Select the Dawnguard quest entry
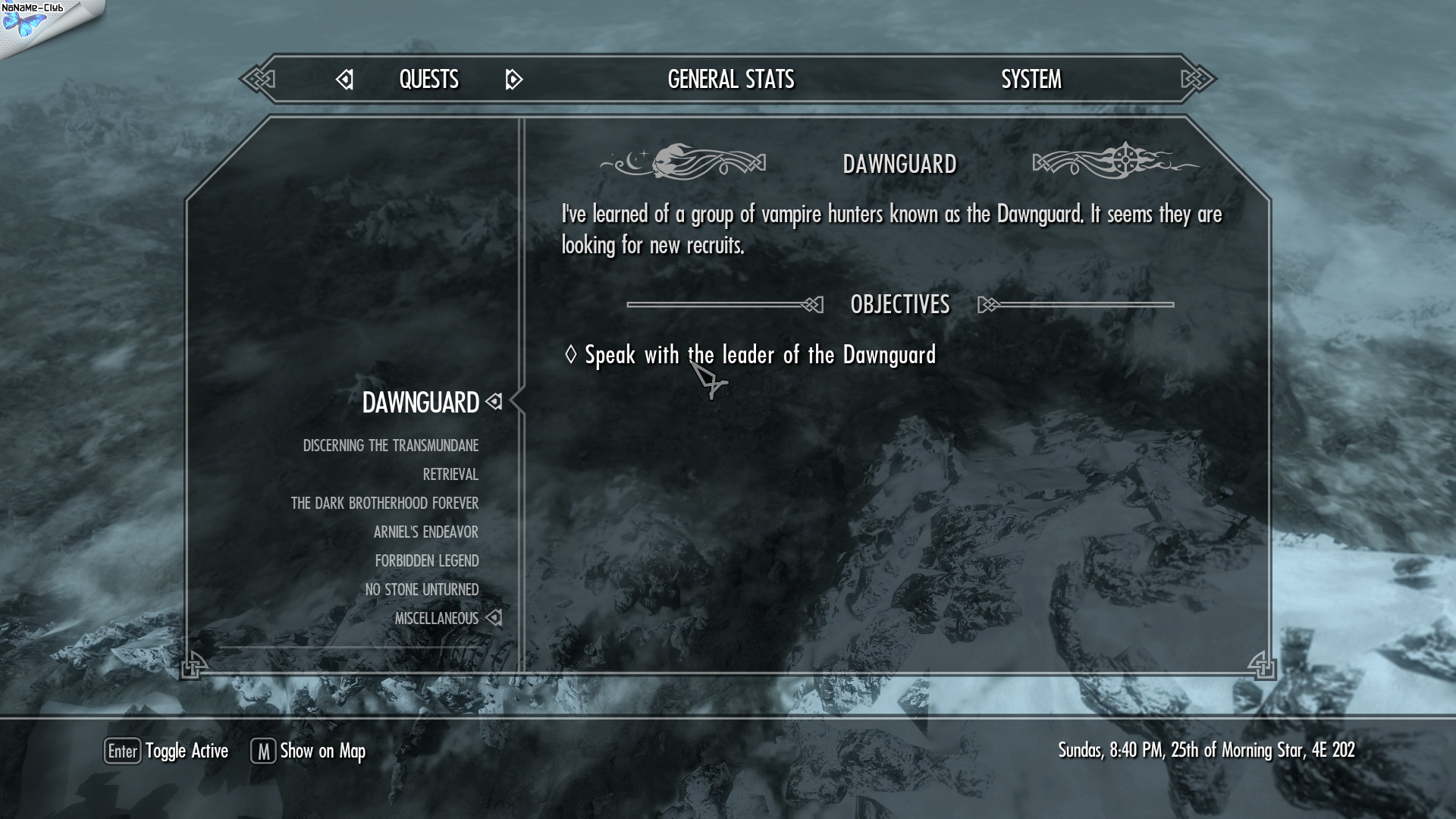The image size is (1456, 819). coord(420,403)
